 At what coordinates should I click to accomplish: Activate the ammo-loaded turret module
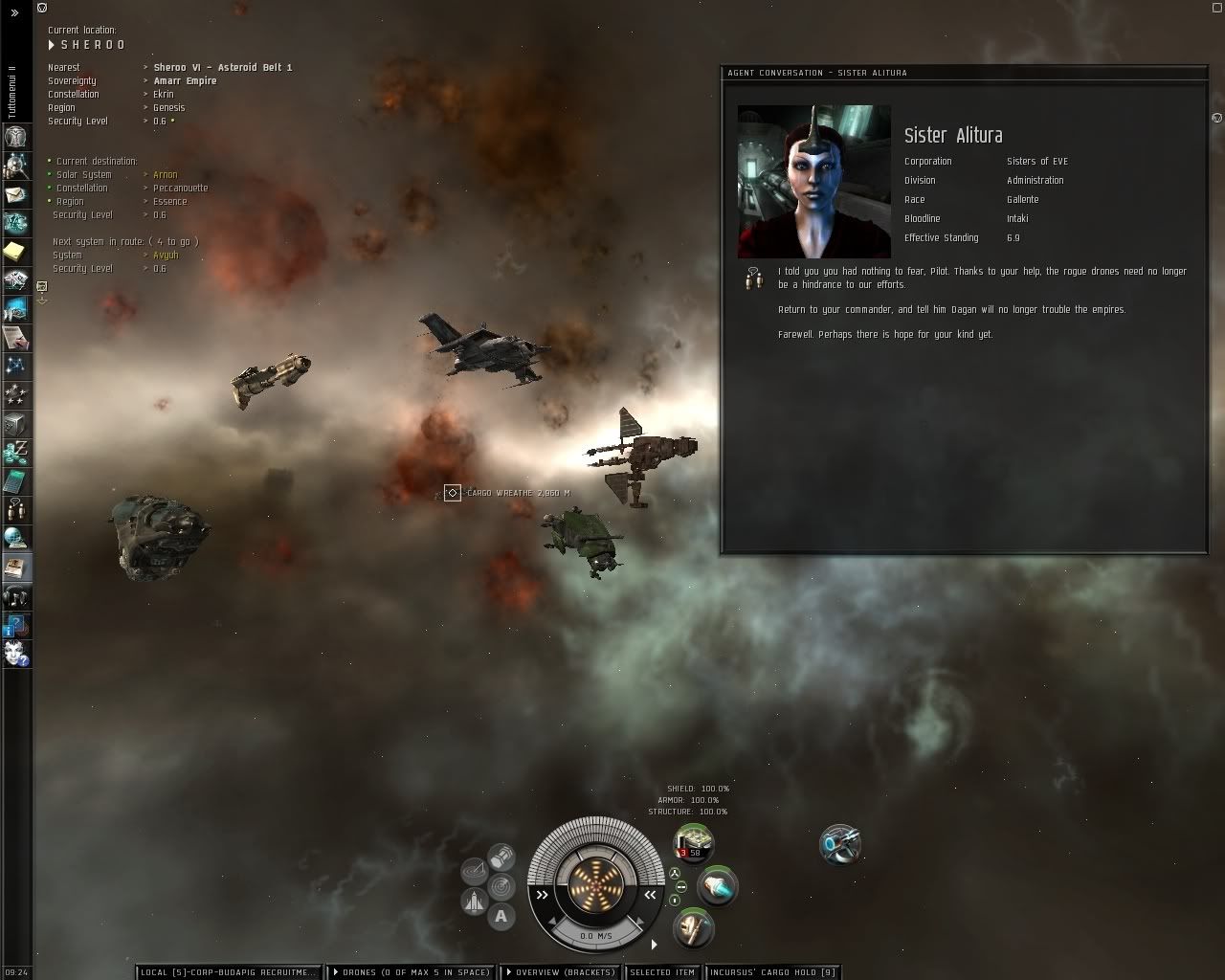coord(694,844)
